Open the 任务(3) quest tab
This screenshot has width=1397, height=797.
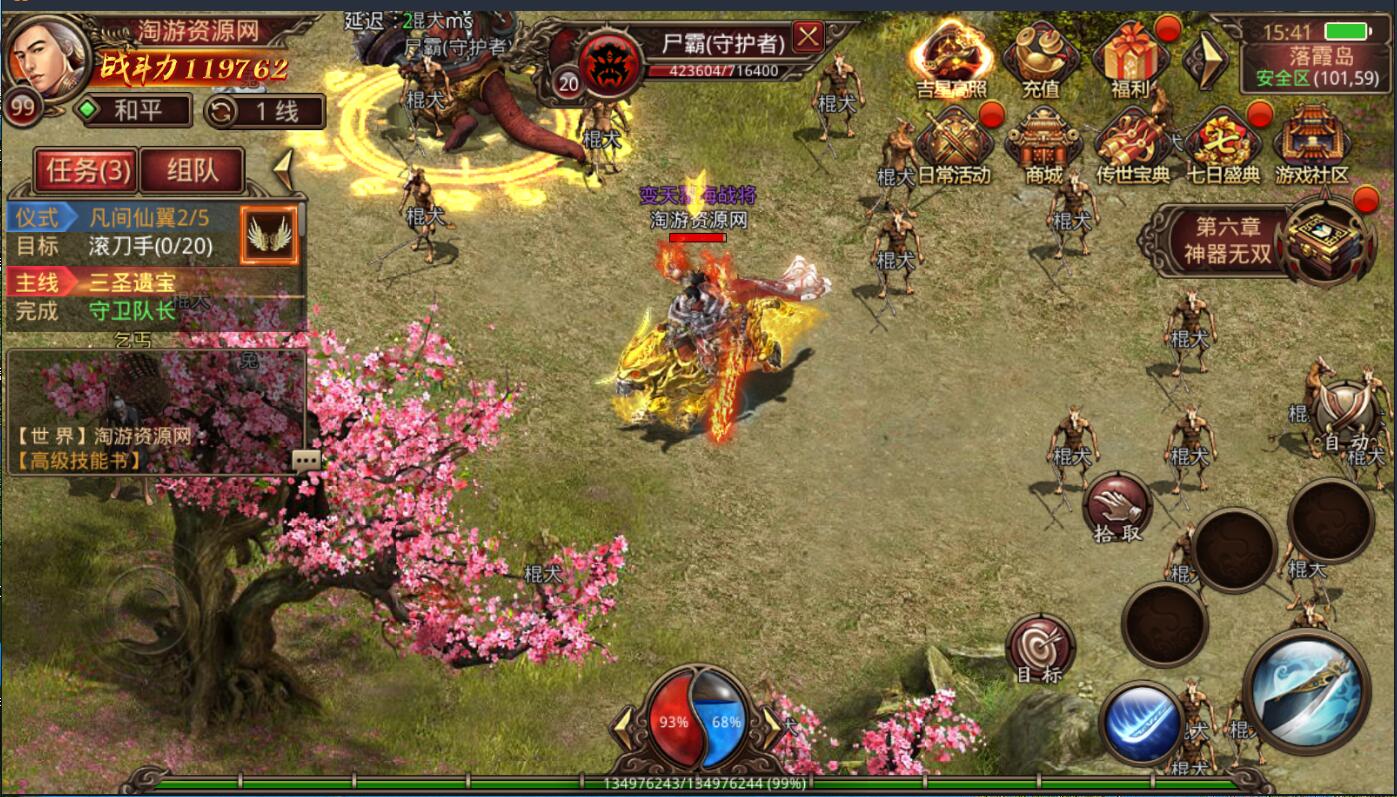coord(87,171)
